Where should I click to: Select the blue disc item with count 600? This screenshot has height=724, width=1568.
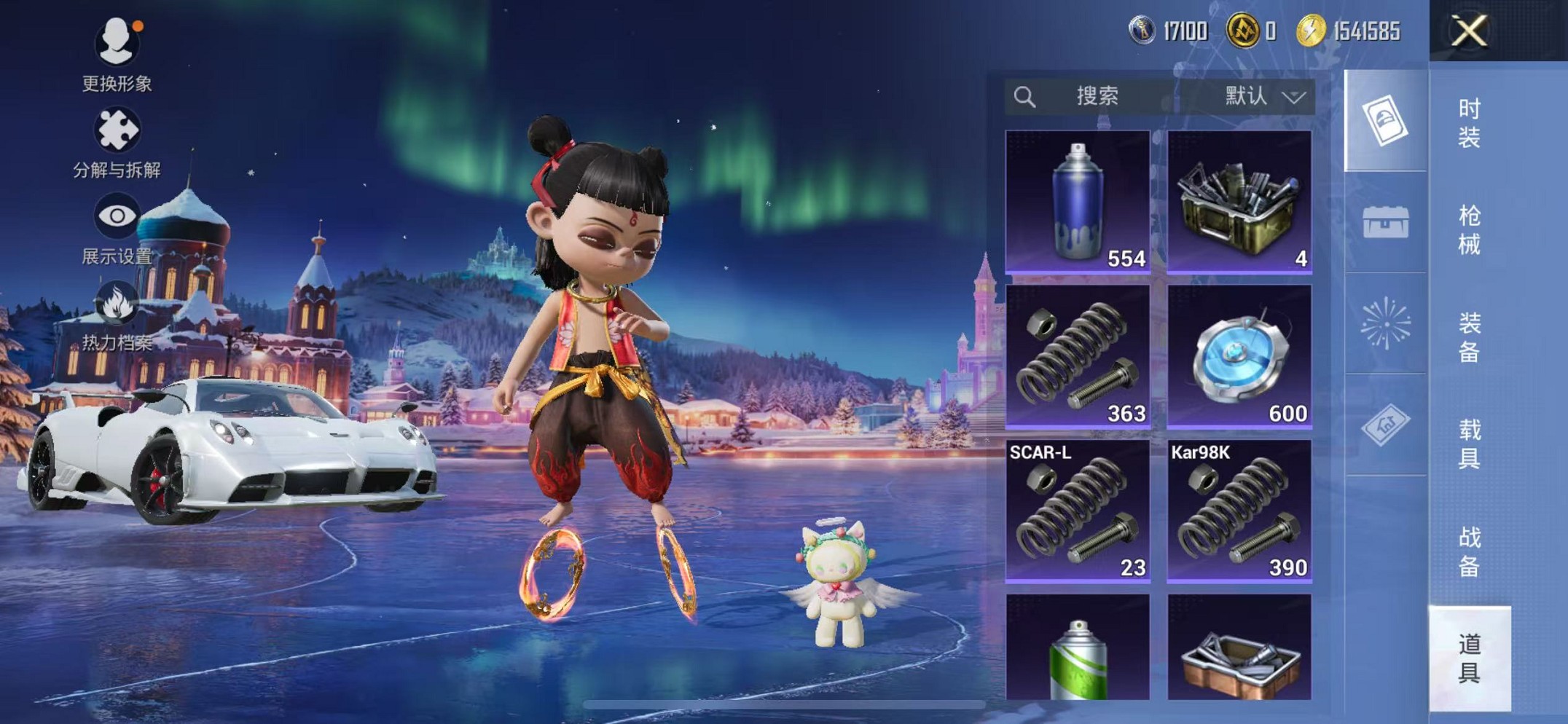pyautogui.click(x=1239, y=356)
